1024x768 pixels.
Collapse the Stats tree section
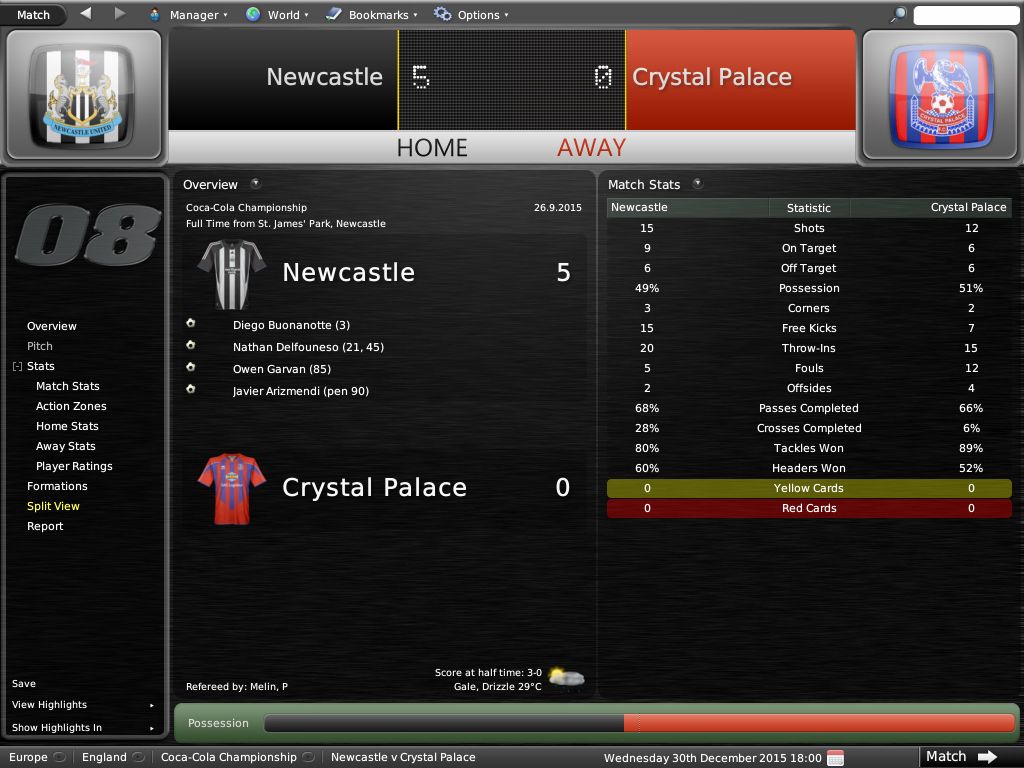pyautogui.click(x=17, y=367)
